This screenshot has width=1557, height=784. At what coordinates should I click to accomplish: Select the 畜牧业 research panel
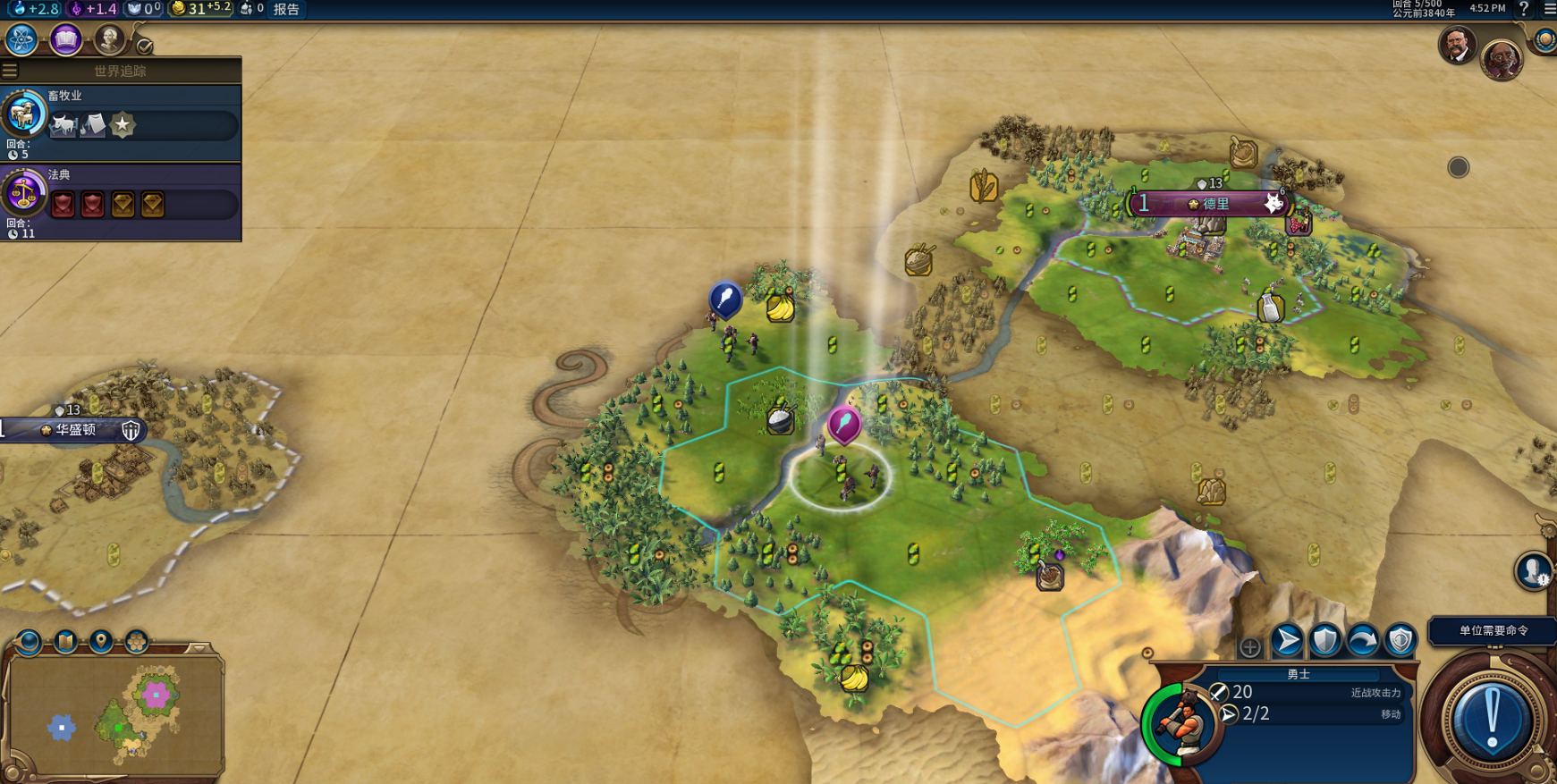pyautogui.click(x=121, y=122)
